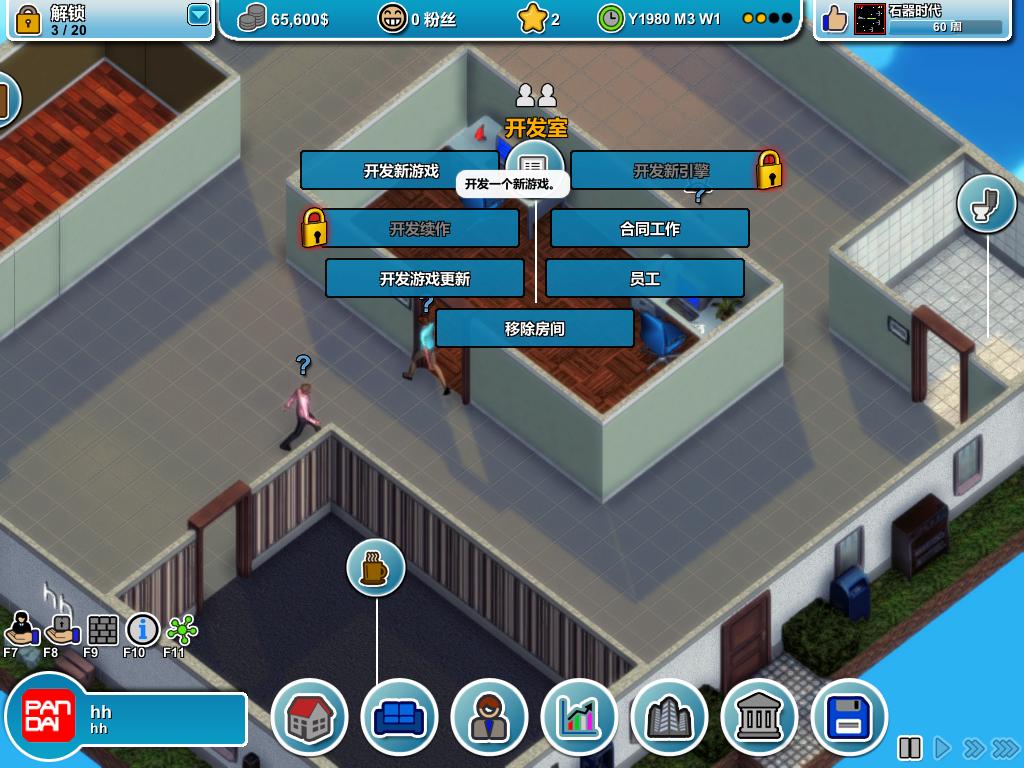Pause the game speed
Image resolution: width=1024 pixels, height=768 pixels.
coord(910,748)
